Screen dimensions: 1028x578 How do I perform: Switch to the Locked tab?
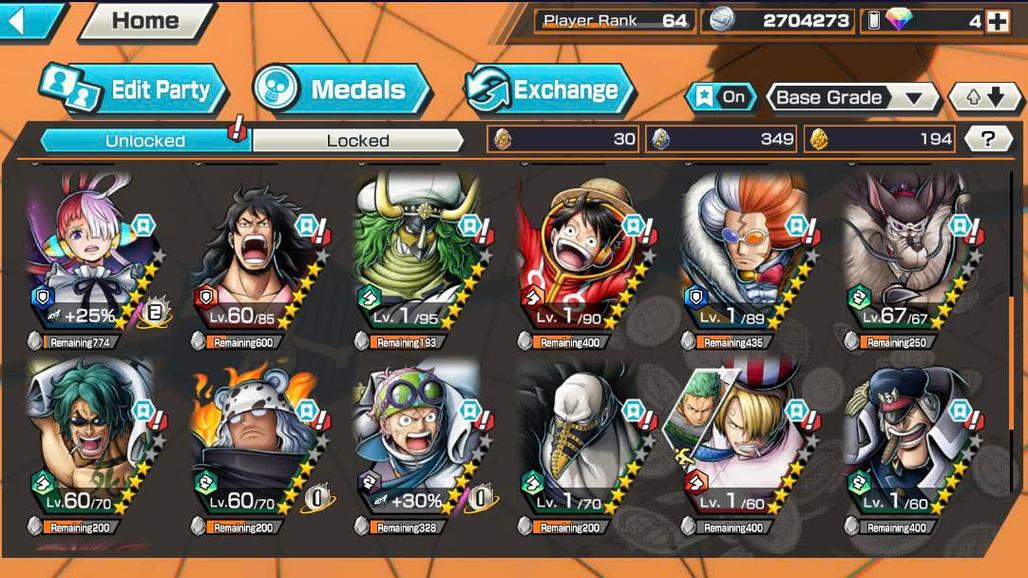coord(357,140)
